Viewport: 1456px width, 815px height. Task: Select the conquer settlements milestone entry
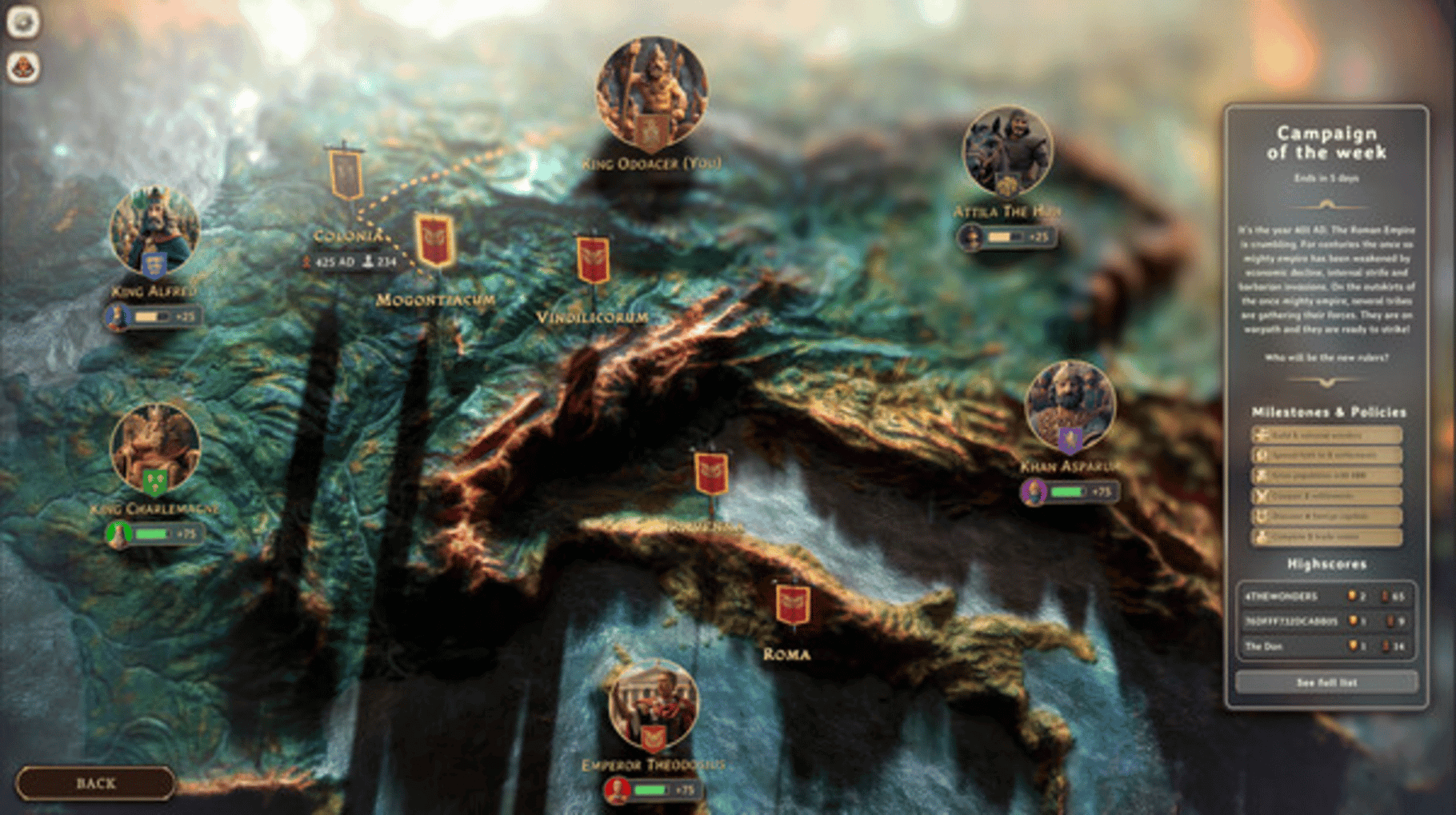(x=1326, y=496)
